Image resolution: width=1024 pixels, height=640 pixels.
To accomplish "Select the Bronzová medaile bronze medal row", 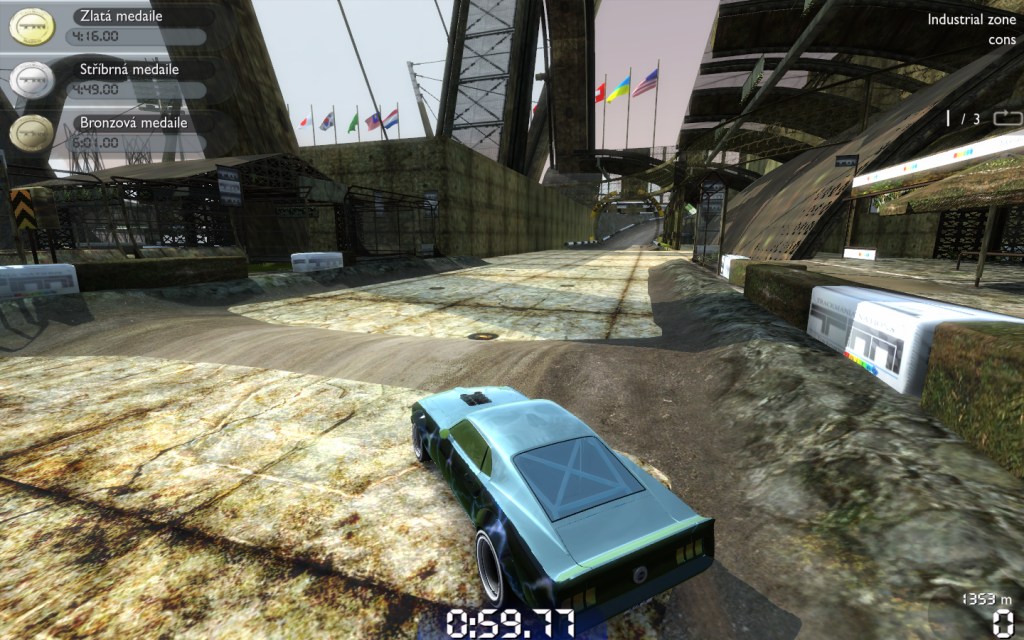I will point(110,132).
